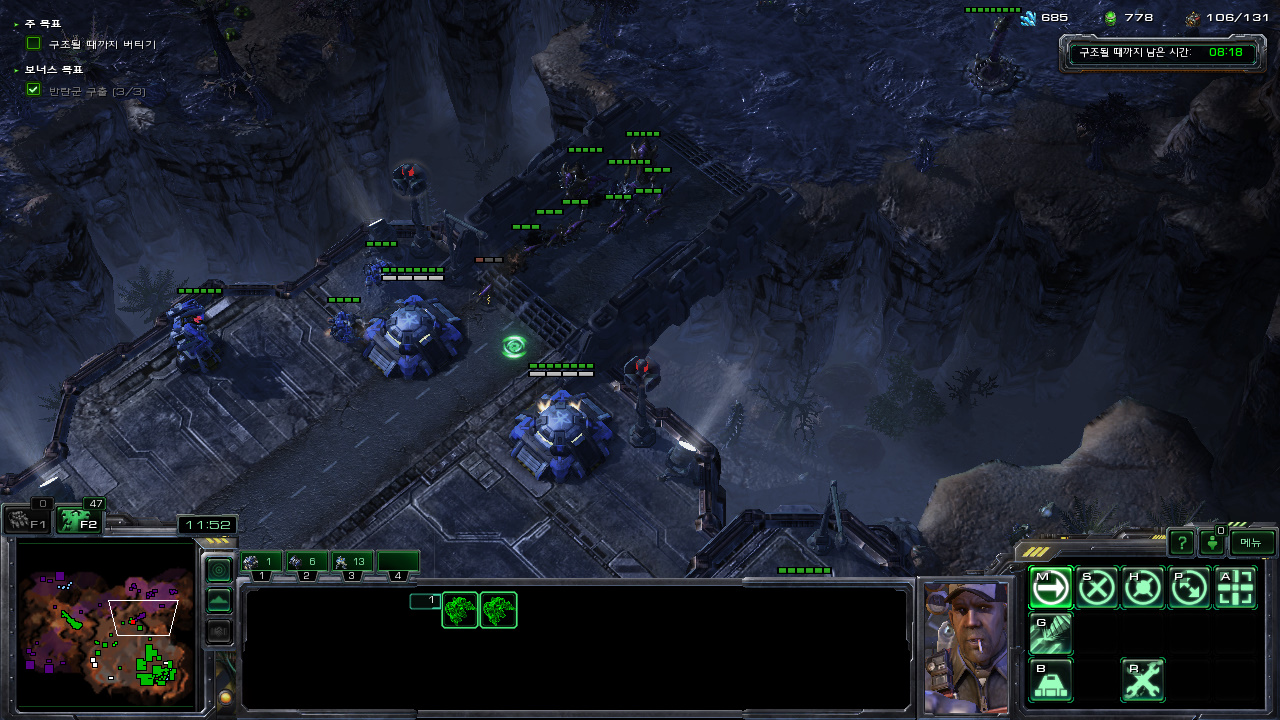Click the Gather resources command
The image size is (1280, 720).
1050,634
